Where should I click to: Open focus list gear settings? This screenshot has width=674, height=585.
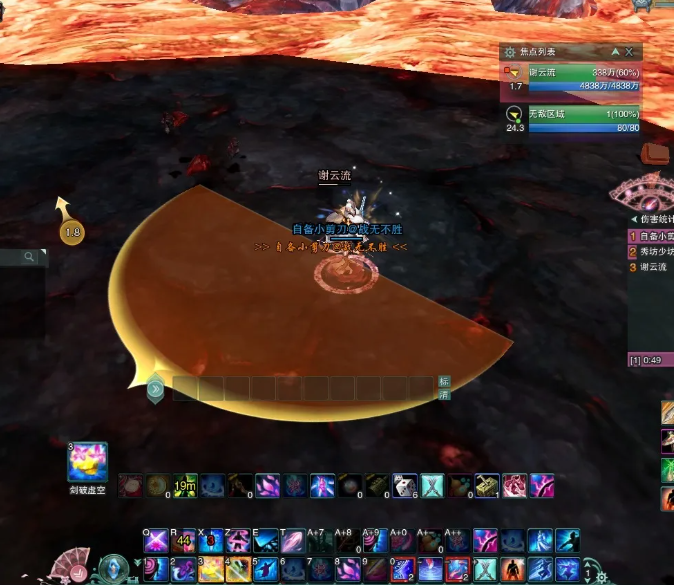(x=510, y=52)
